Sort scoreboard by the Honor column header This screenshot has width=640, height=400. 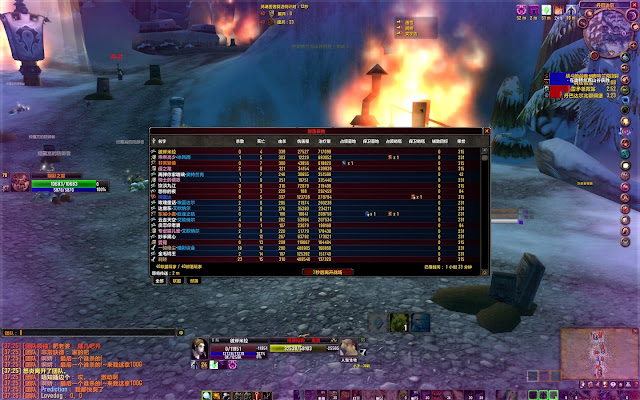(460, 140)
